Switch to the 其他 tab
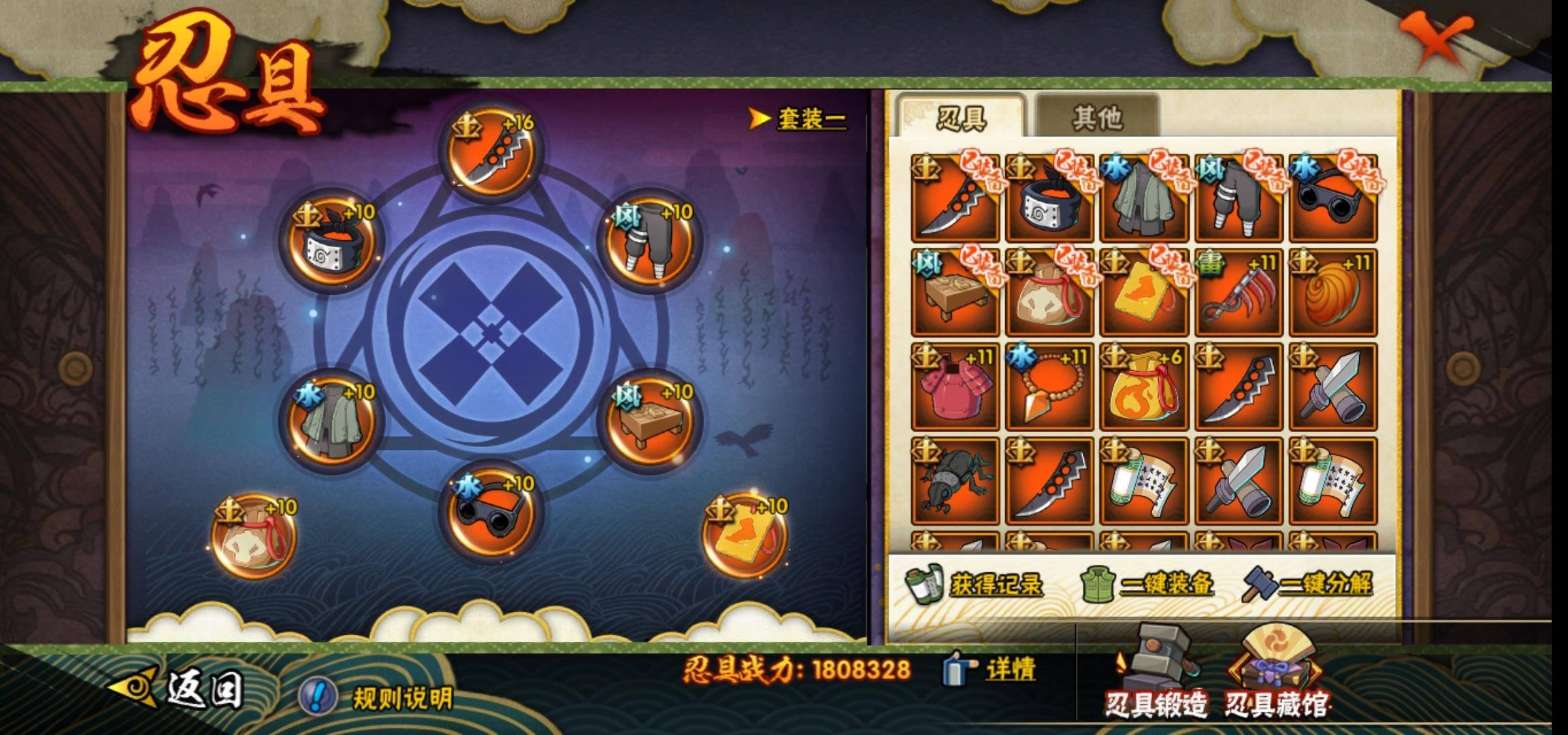The image size is (1568, 735). 1096,118
